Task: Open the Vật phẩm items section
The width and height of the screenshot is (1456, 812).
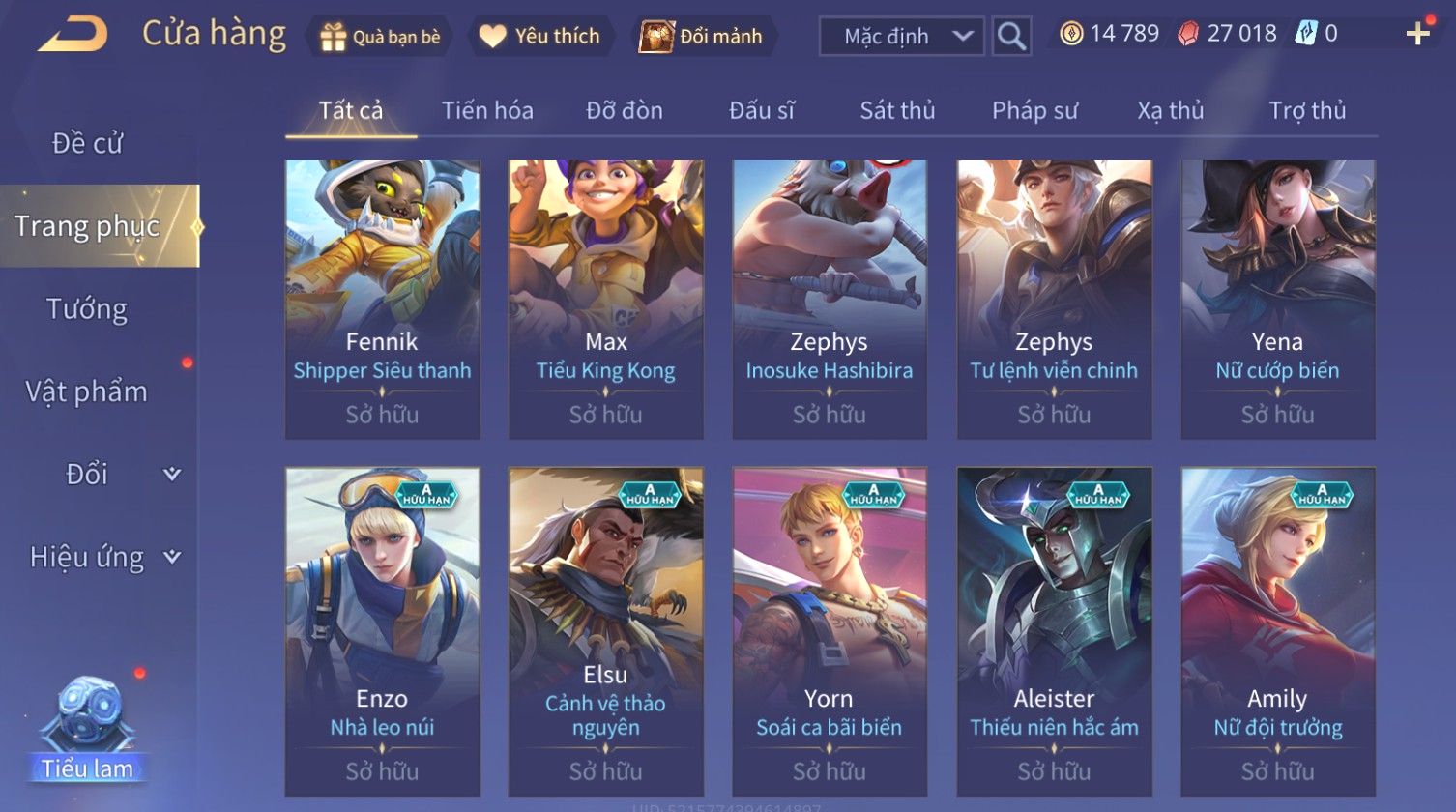Action: 87,391
